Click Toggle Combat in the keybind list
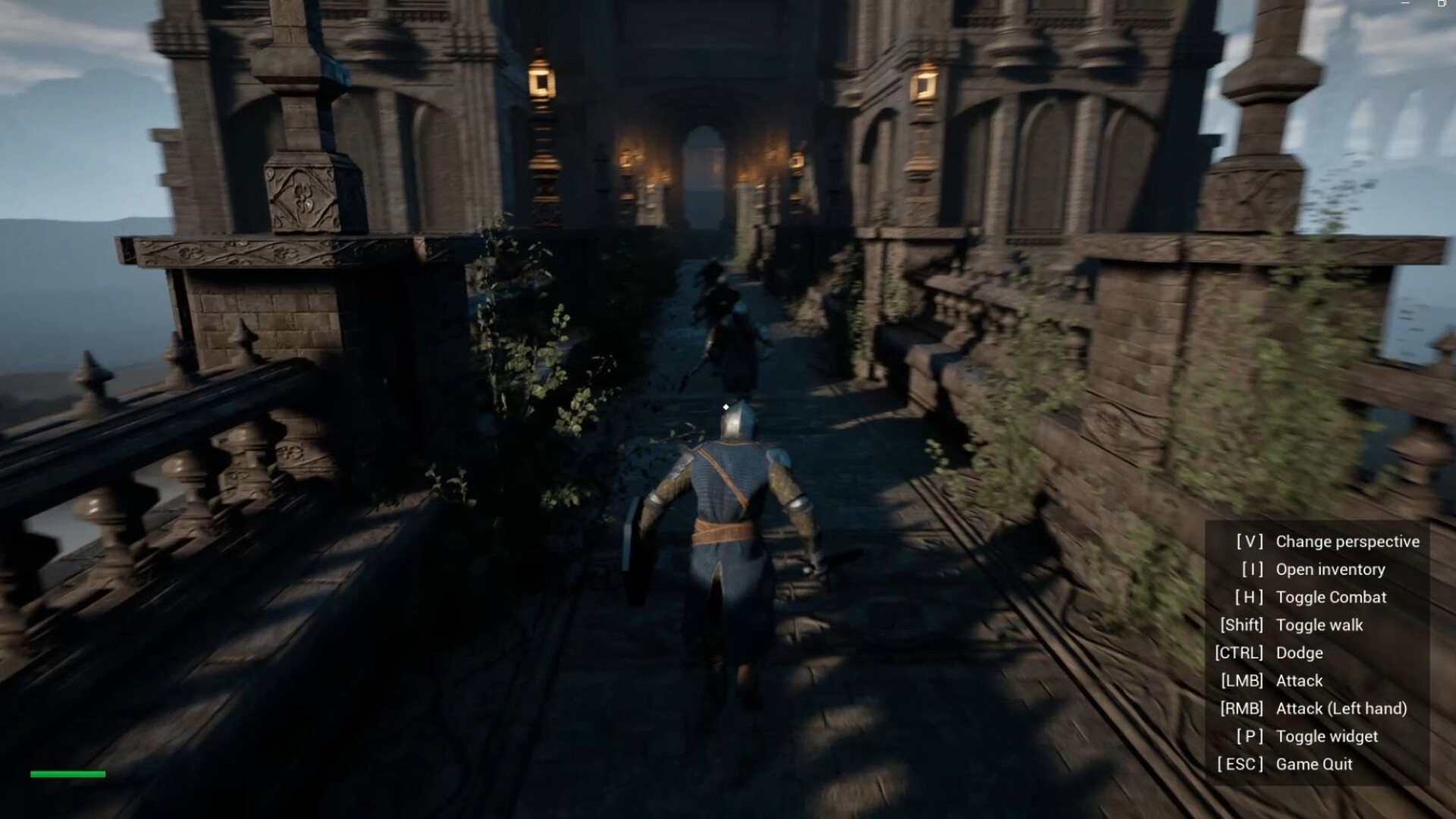Viewport: 1456px width, 819px height. pos(1332,597)
